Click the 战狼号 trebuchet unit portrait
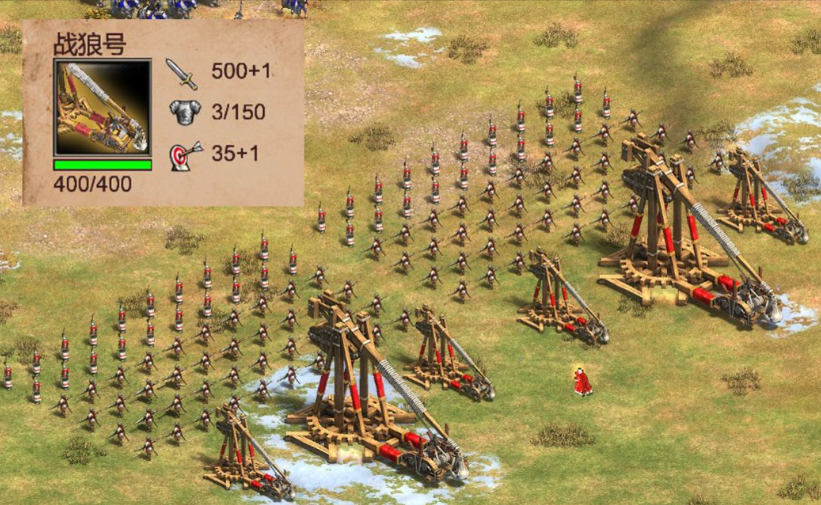 coord(102,107)
